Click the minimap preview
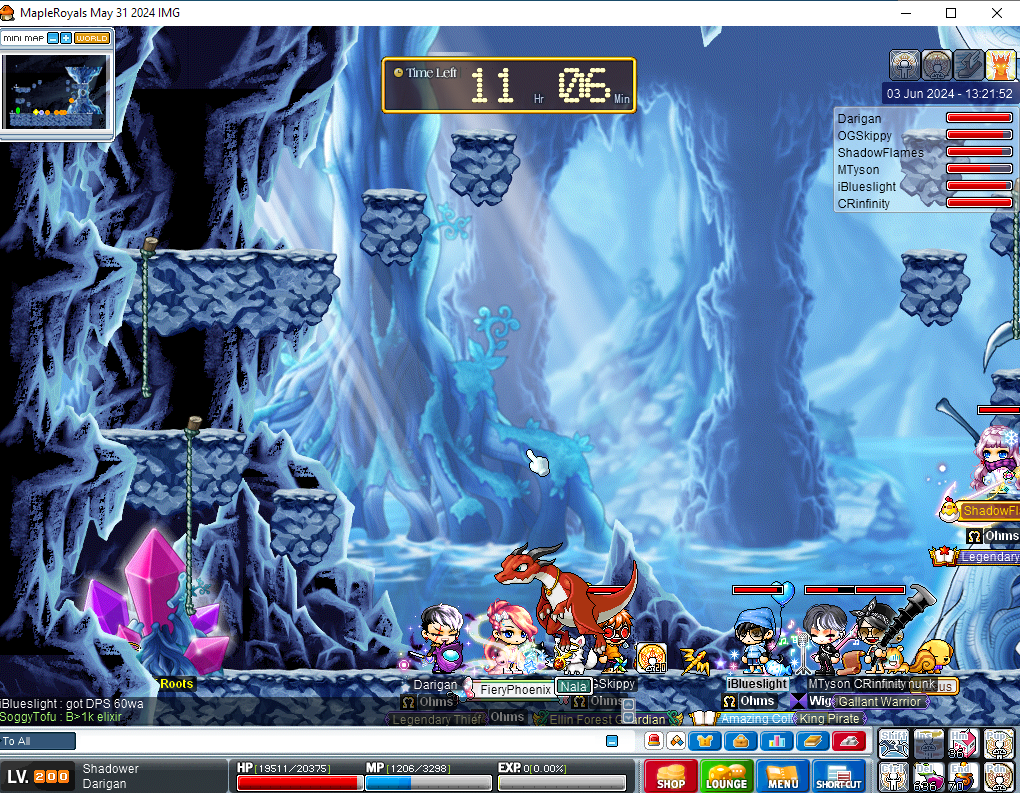Screen dimensions: 1020x793 pos(56,91)
